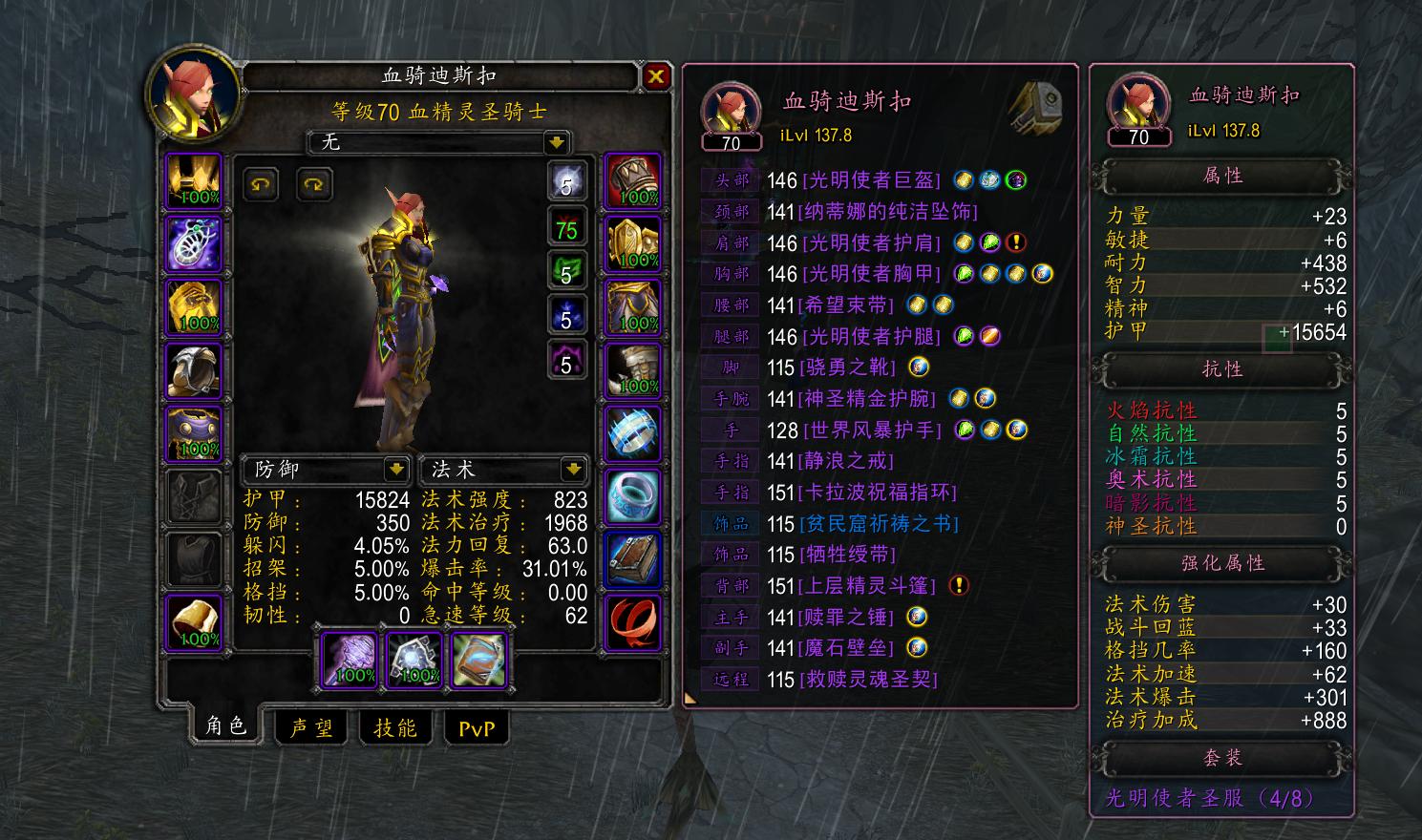
Task: Click the warning indicator next to 上层精灵斗篷
Action: tap(961, 586)
